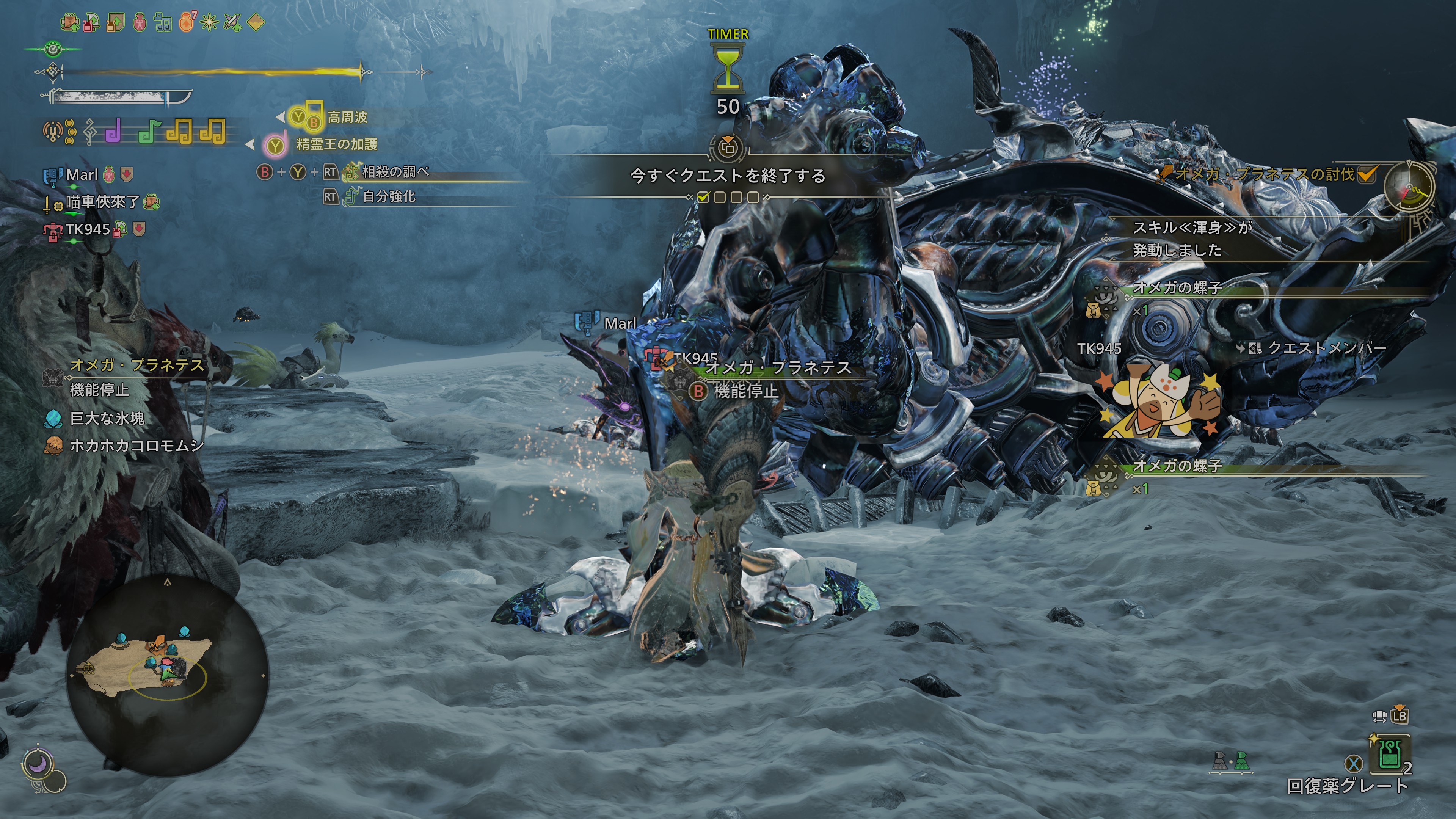Choose the giant ice chunk tracker entry

[107, 418]
